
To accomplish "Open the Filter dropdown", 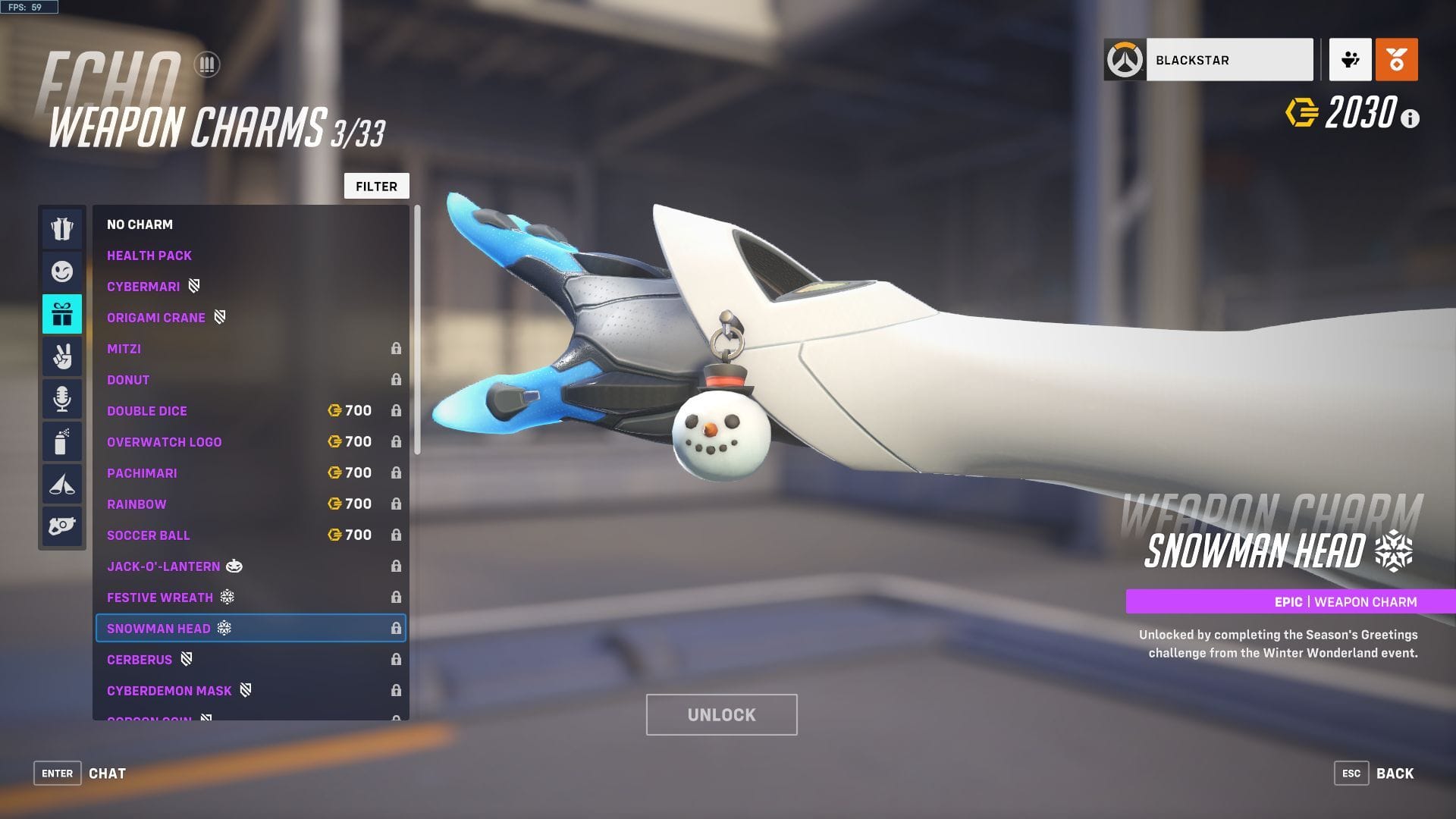I will point(376,186).
